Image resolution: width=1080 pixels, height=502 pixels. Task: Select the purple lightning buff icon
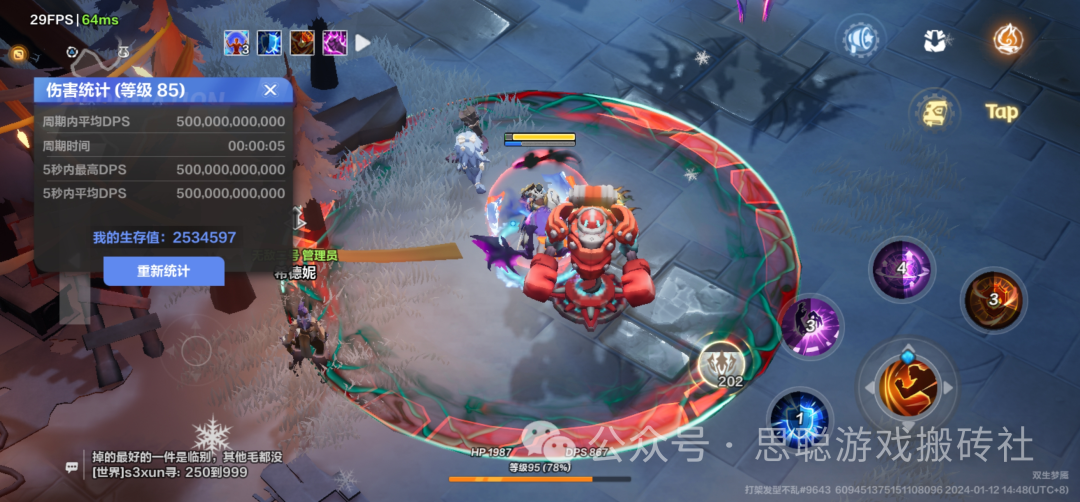(x=334, y=43)
